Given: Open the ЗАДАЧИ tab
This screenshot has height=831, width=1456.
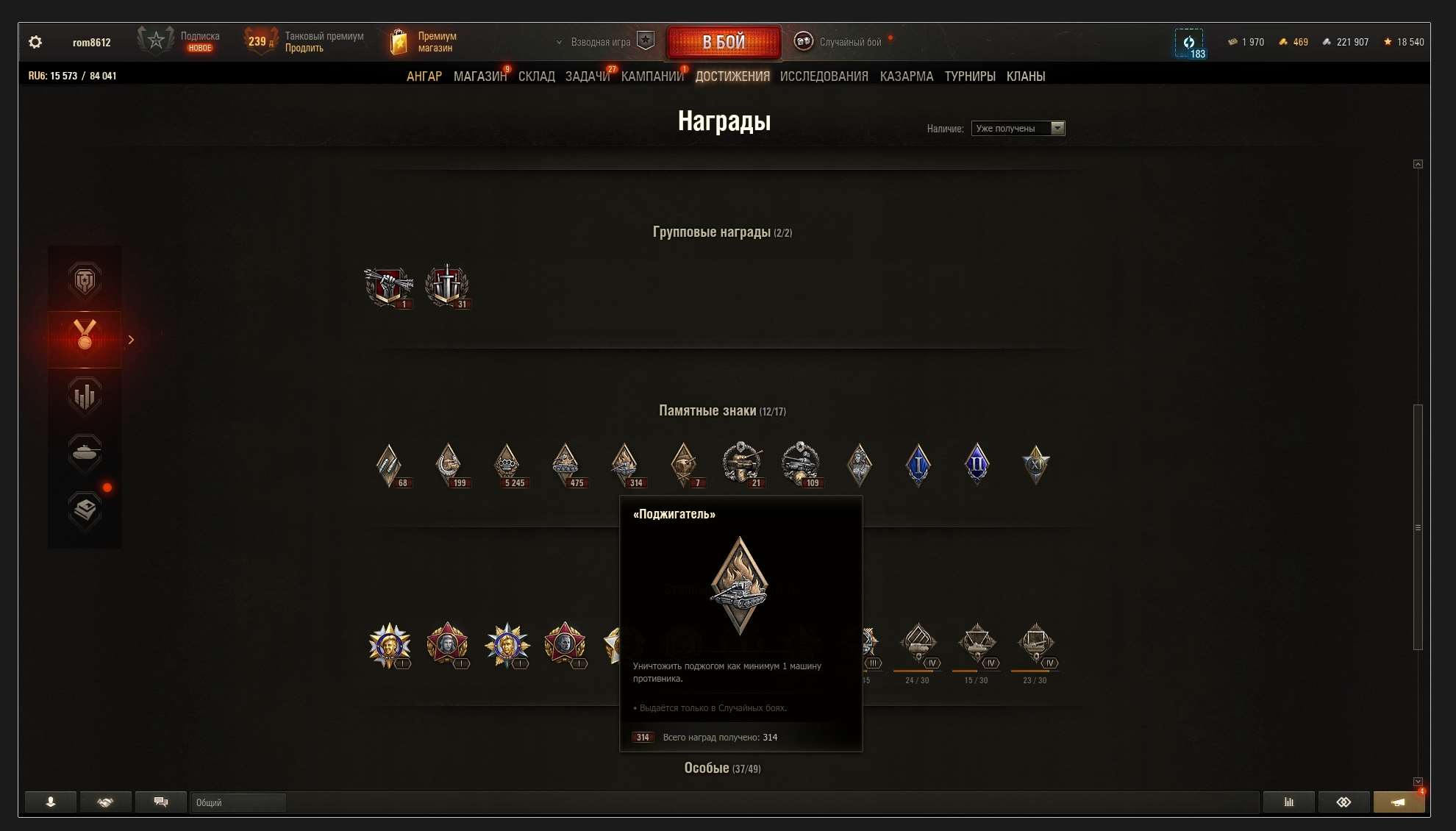Looking at the screenshot, I should pyautogui.click(x=587, y=76).
